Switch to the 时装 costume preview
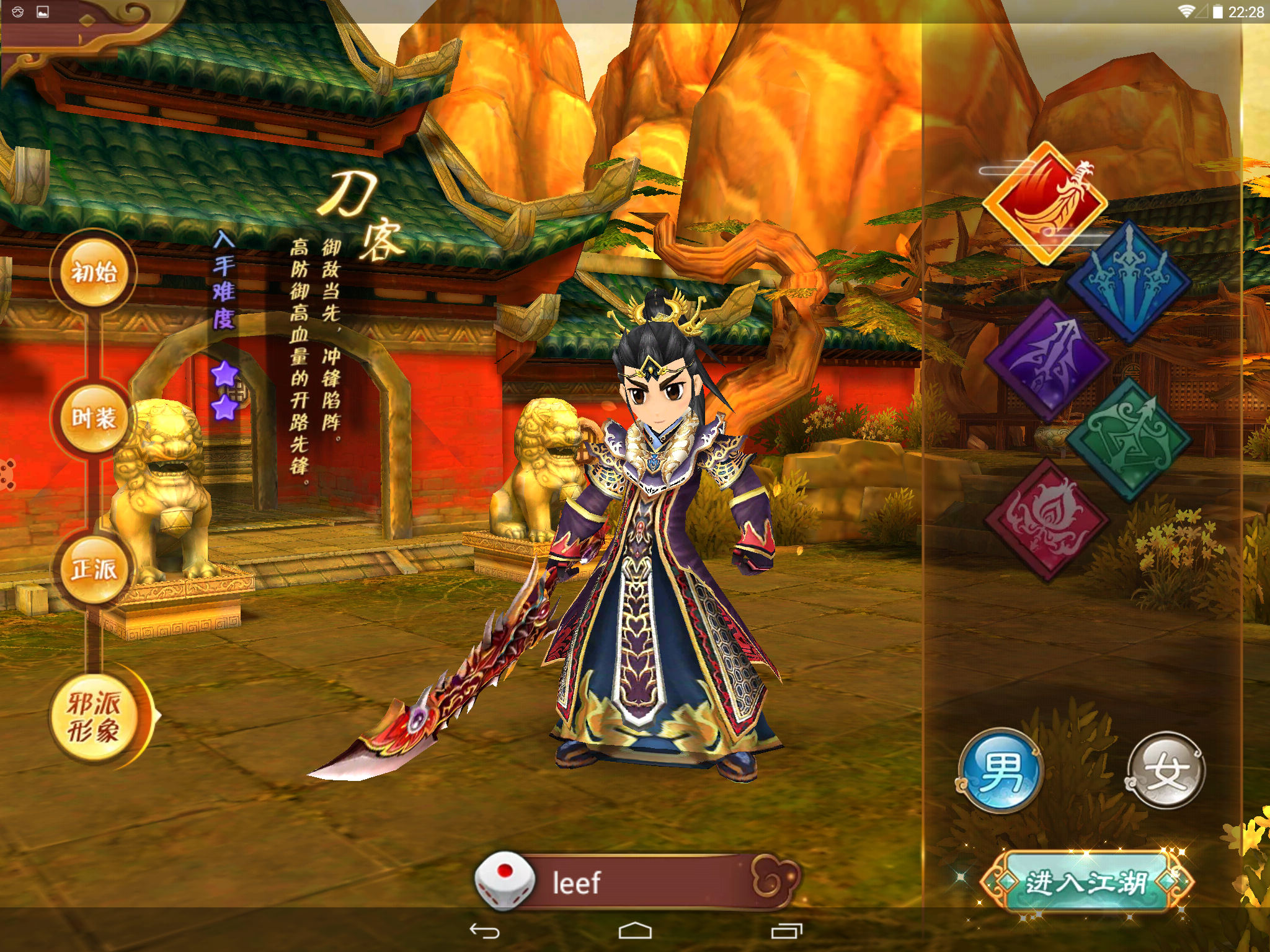This screenshot has height=952, width=1270. coord(94,418)
